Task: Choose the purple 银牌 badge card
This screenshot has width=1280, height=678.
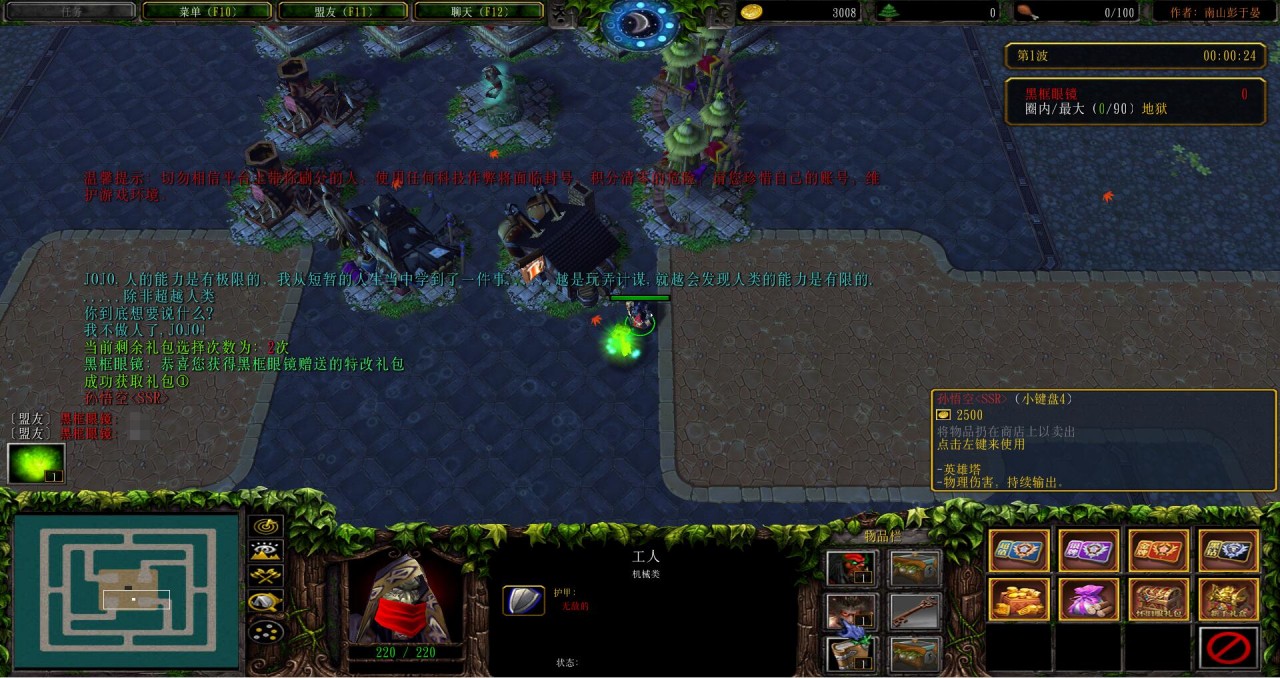Action: point(1089,550)
